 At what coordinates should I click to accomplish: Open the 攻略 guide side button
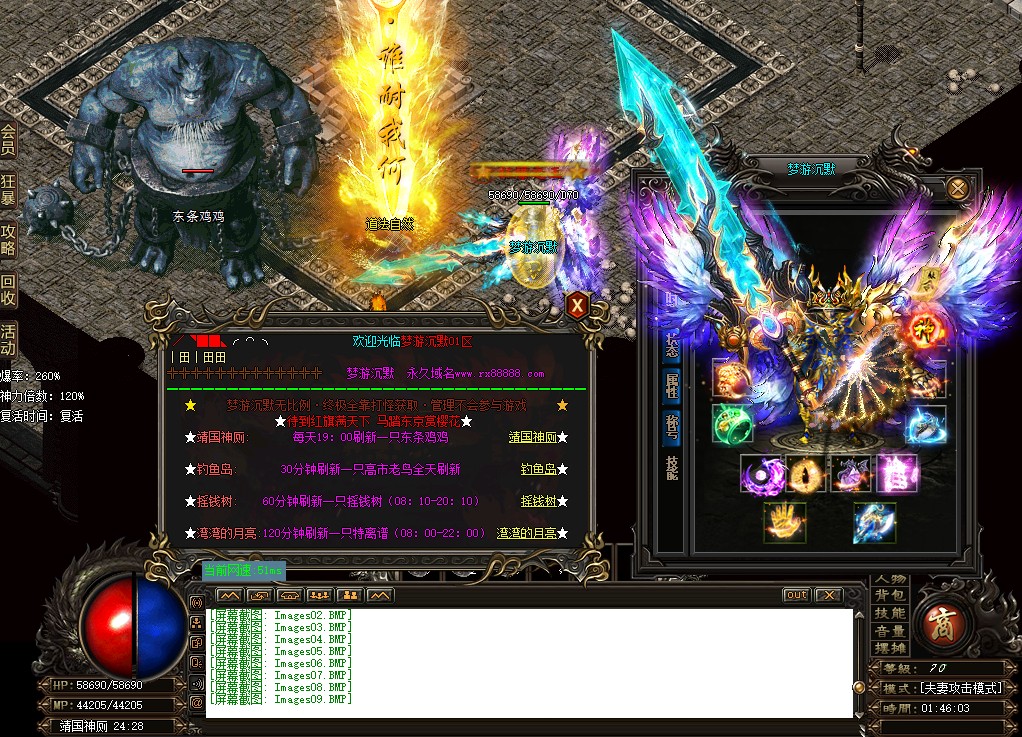pos(8,241)
